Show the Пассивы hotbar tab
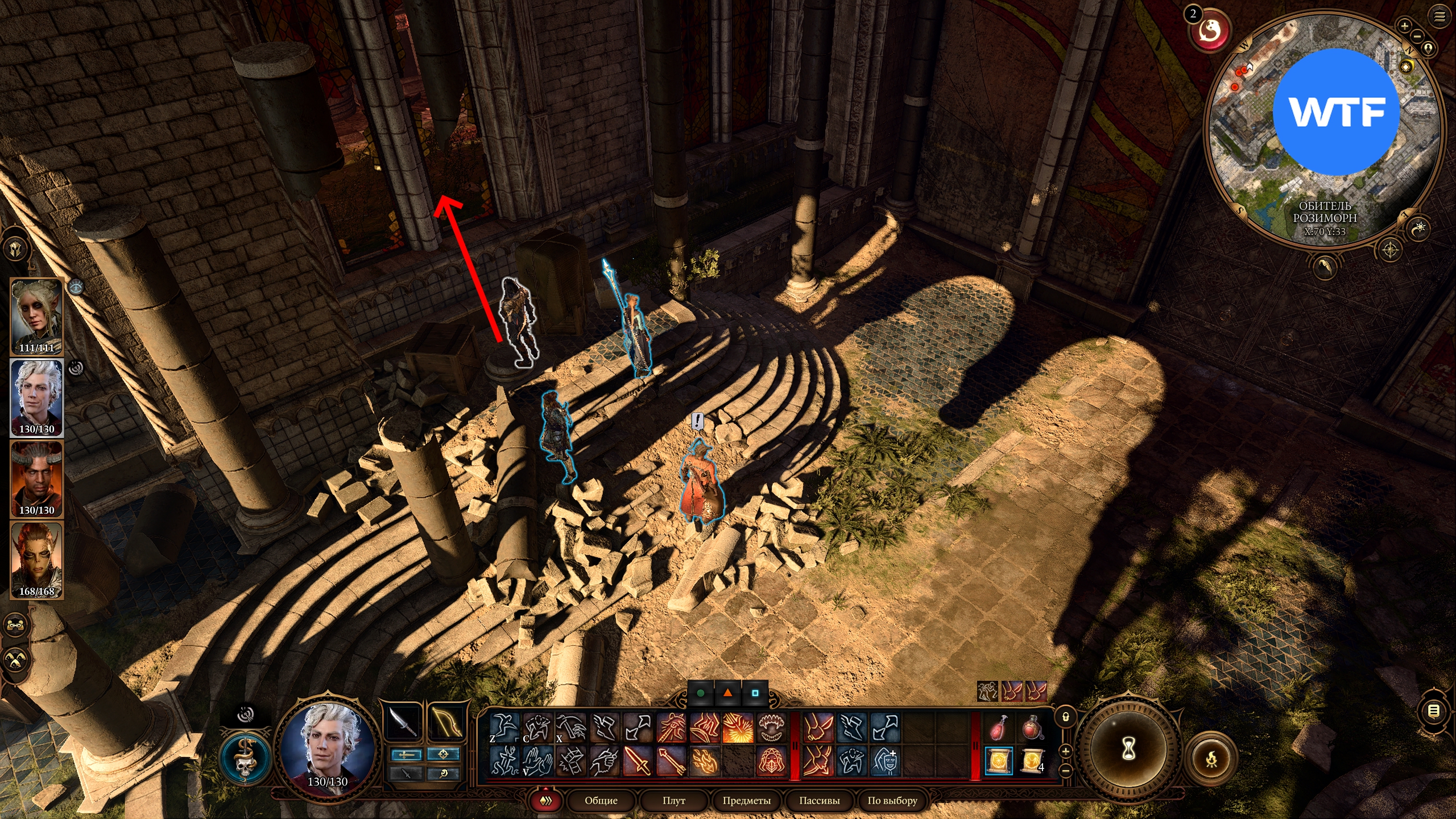 pos(819,800)
